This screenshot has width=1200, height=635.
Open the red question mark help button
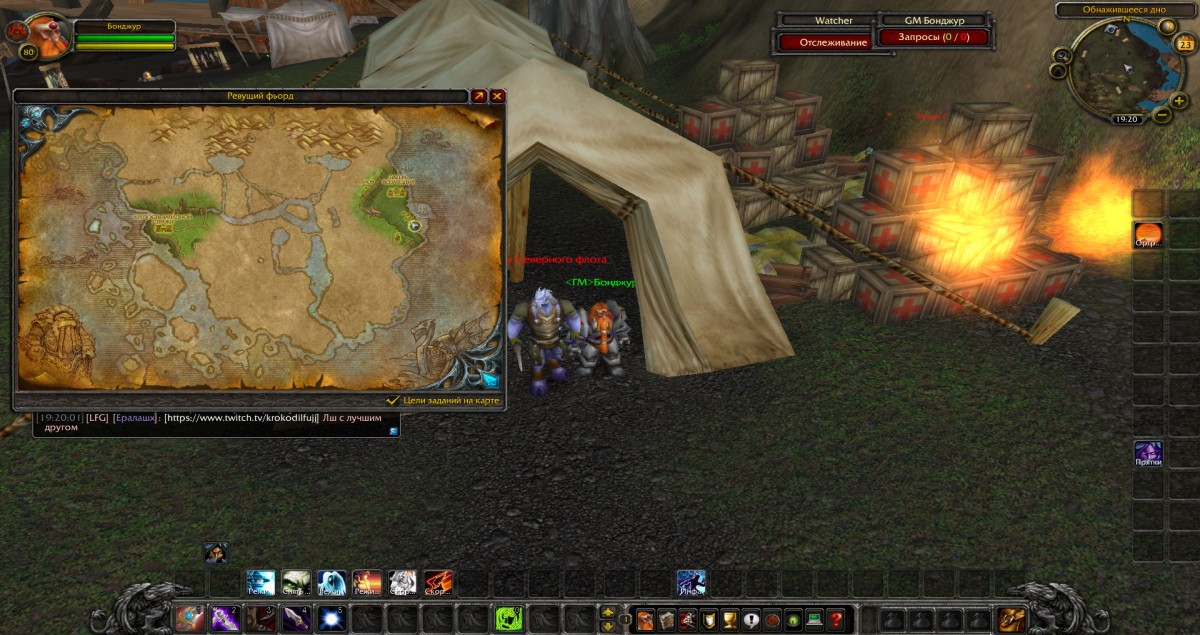click(836, 620)
